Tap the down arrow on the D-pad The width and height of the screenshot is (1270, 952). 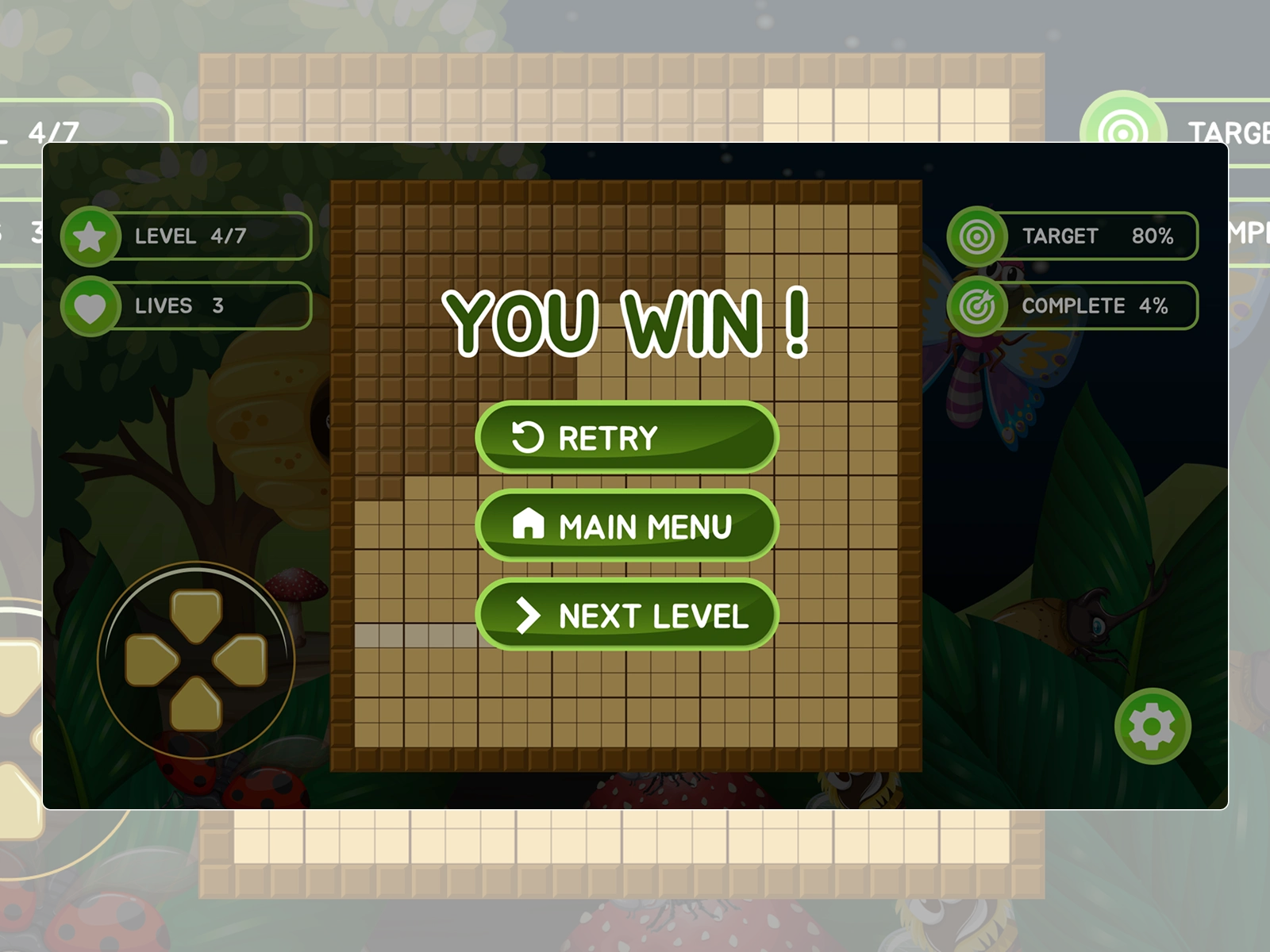click(x=196, y=703)
